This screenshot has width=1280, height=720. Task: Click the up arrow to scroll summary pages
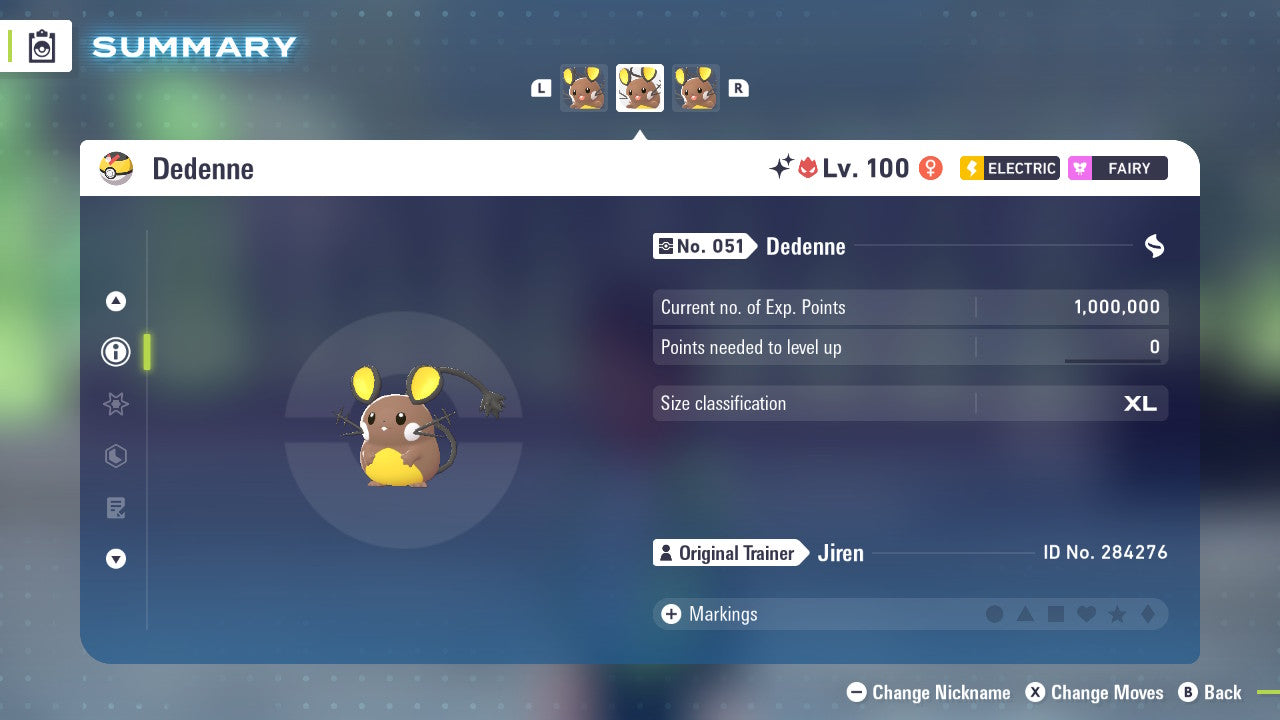115,301
